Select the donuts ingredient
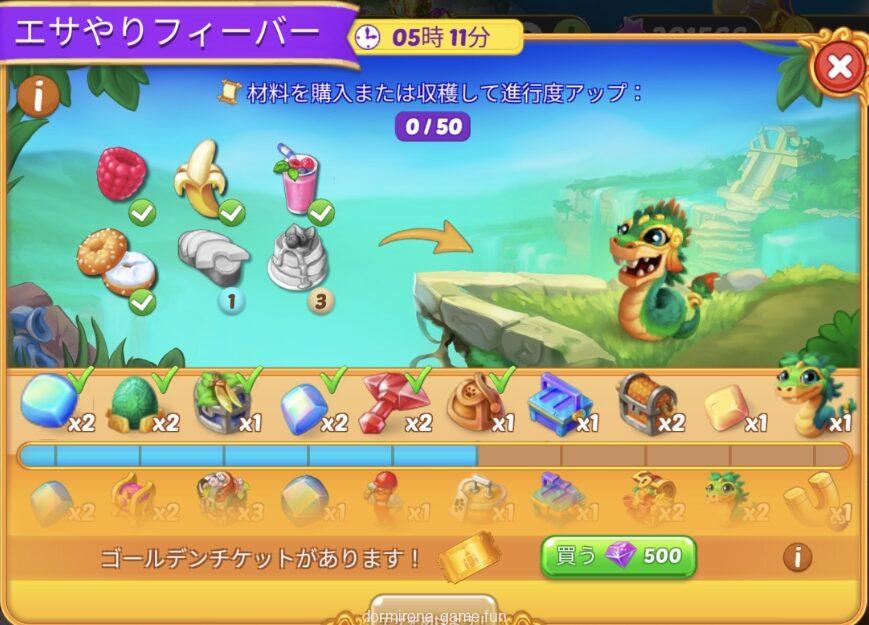Viewport: 869px width, 625px height. click(x=115, y=261)
